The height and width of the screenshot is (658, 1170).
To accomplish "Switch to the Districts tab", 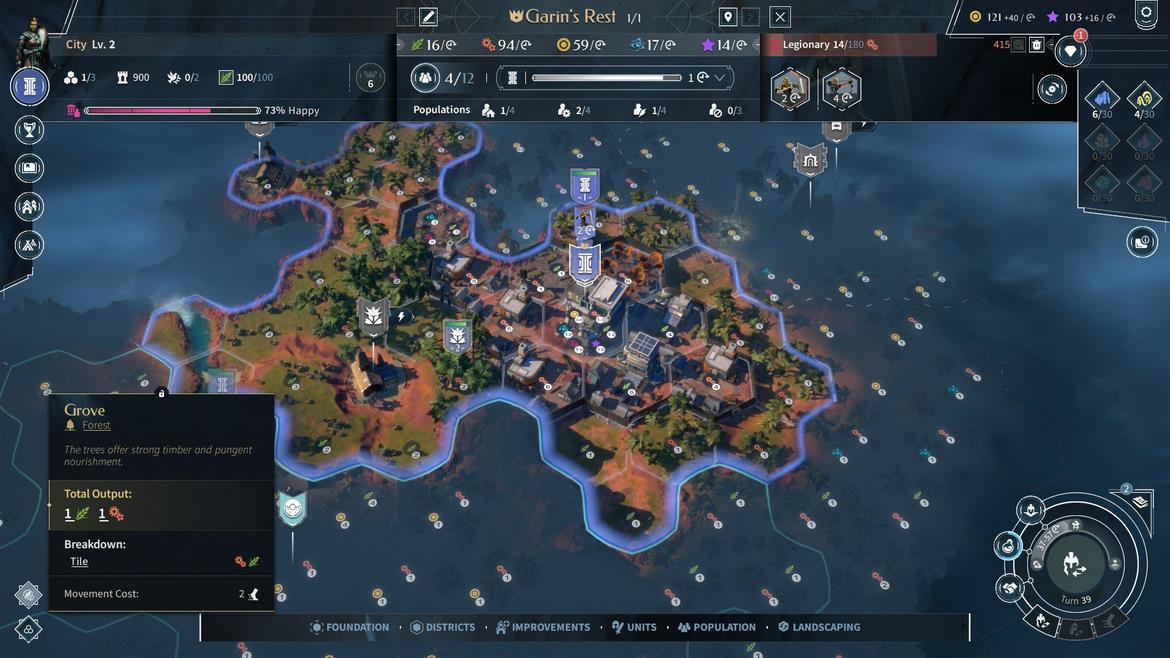I will pyautogui.click(x=443, y=627).
